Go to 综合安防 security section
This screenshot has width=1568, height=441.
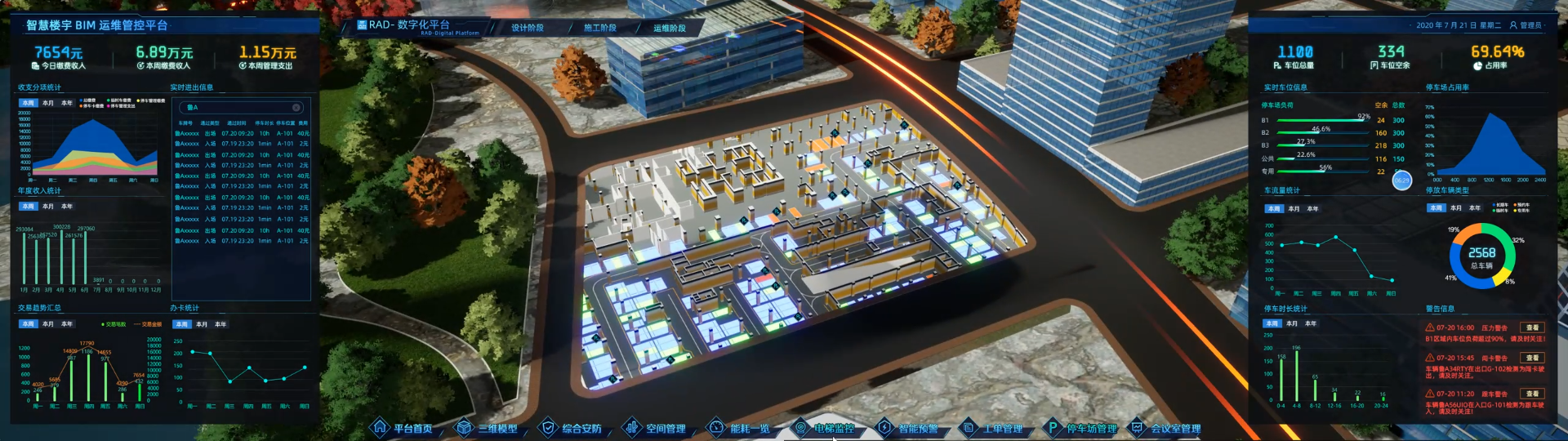tap(572, 428)
